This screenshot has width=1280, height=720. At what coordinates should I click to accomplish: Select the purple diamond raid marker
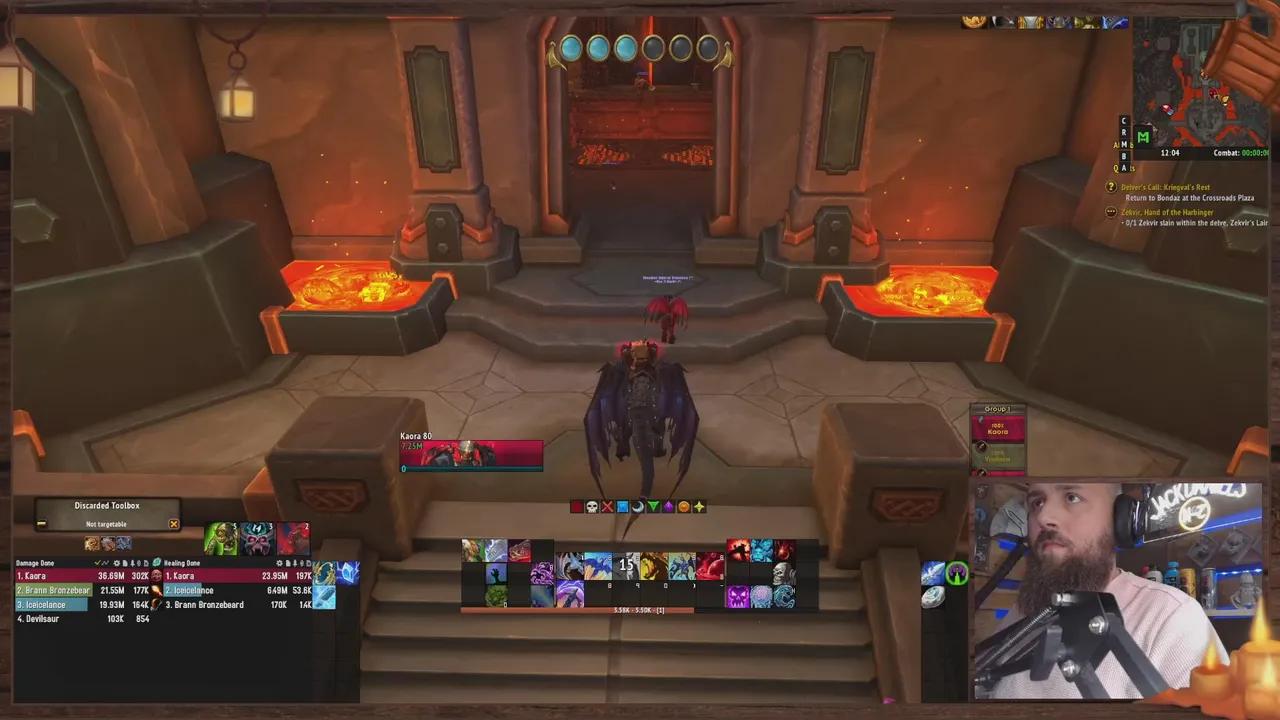669,507
